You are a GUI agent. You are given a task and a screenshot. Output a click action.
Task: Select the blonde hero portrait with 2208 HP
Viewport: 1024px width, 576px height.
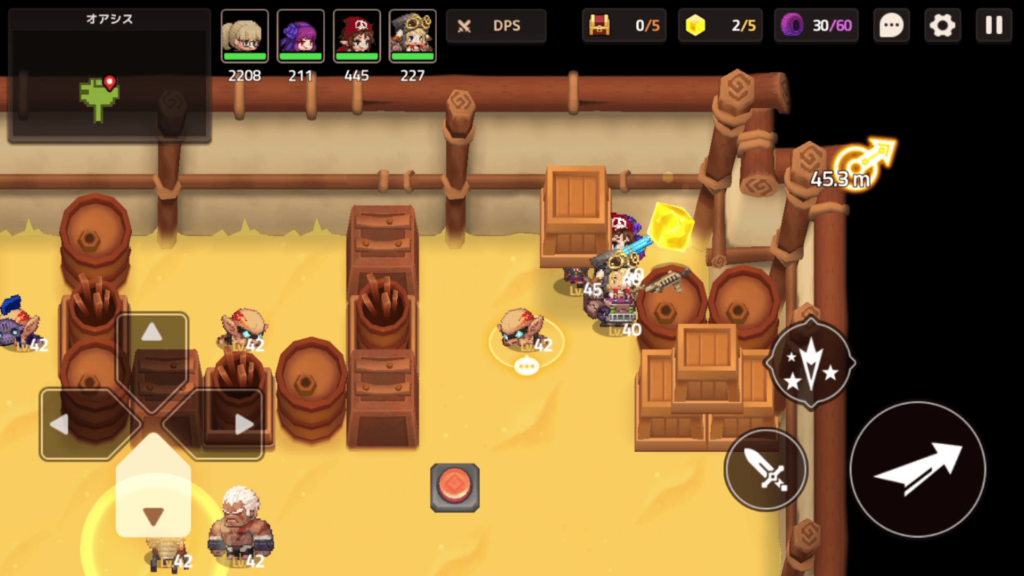click(x=245, y=37)
